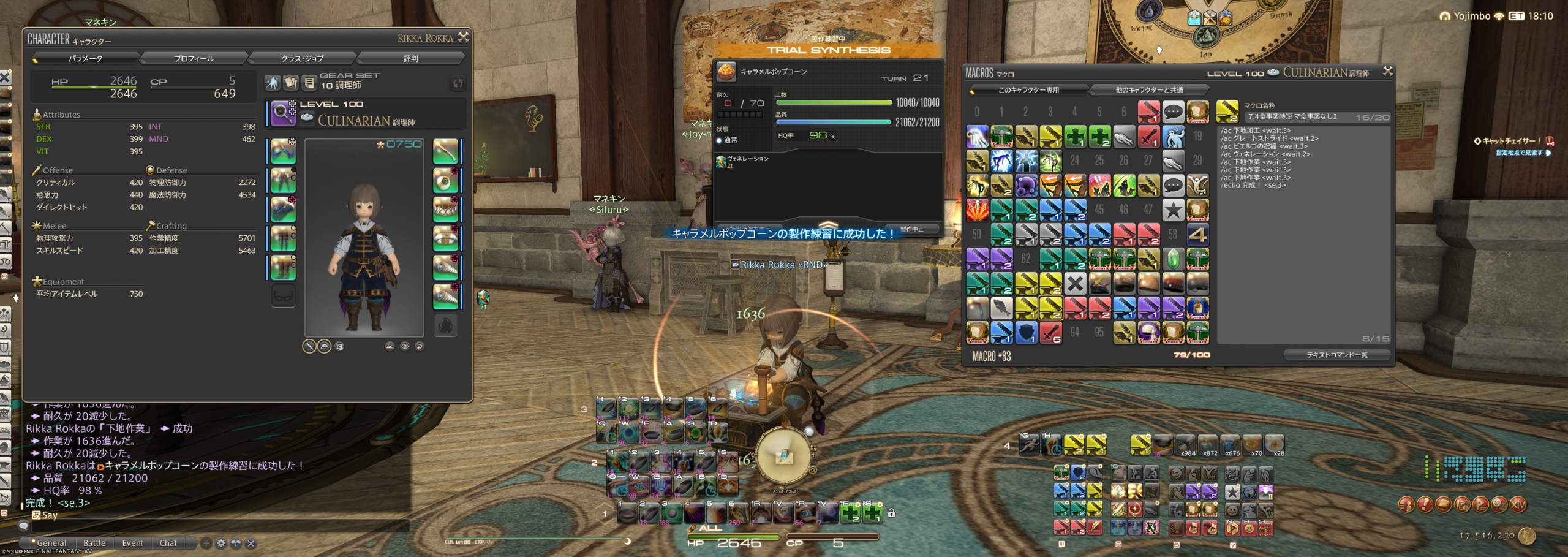This screenshot has width=1568, height=557.
Task: Click the 製作中止 button
Action: 912,229
